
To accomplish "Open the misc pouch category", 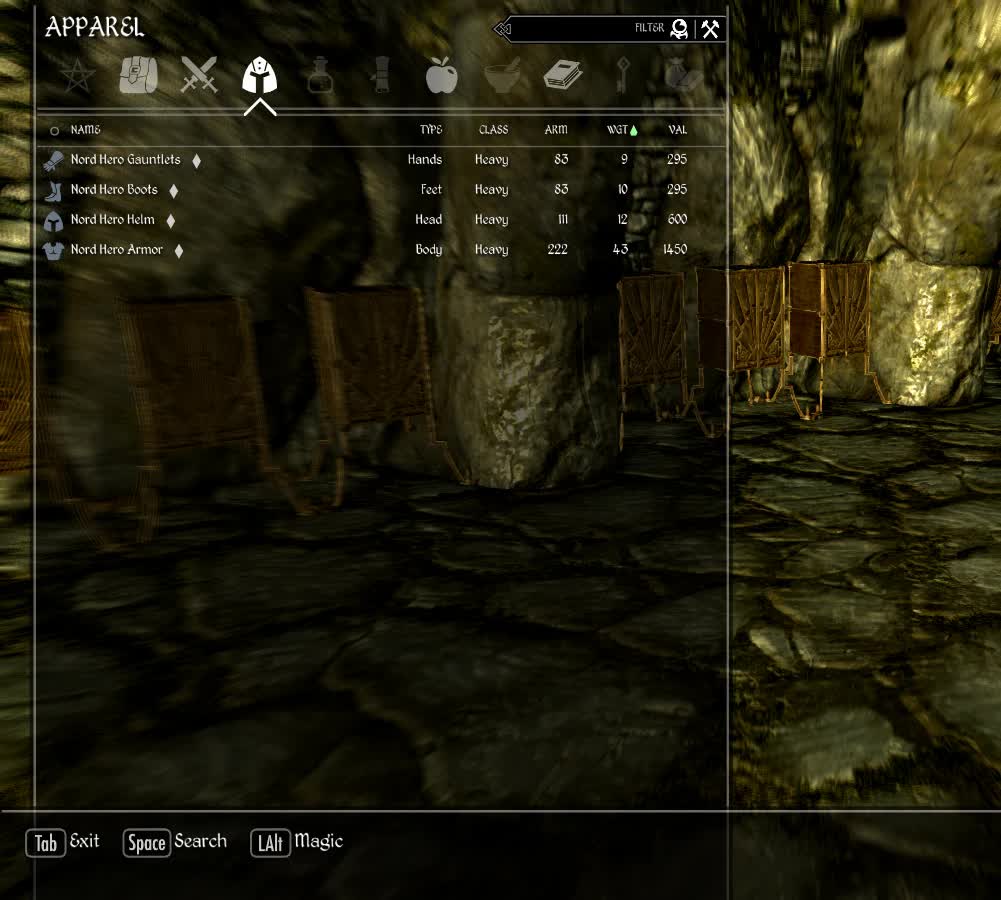I will coord(682,76).
